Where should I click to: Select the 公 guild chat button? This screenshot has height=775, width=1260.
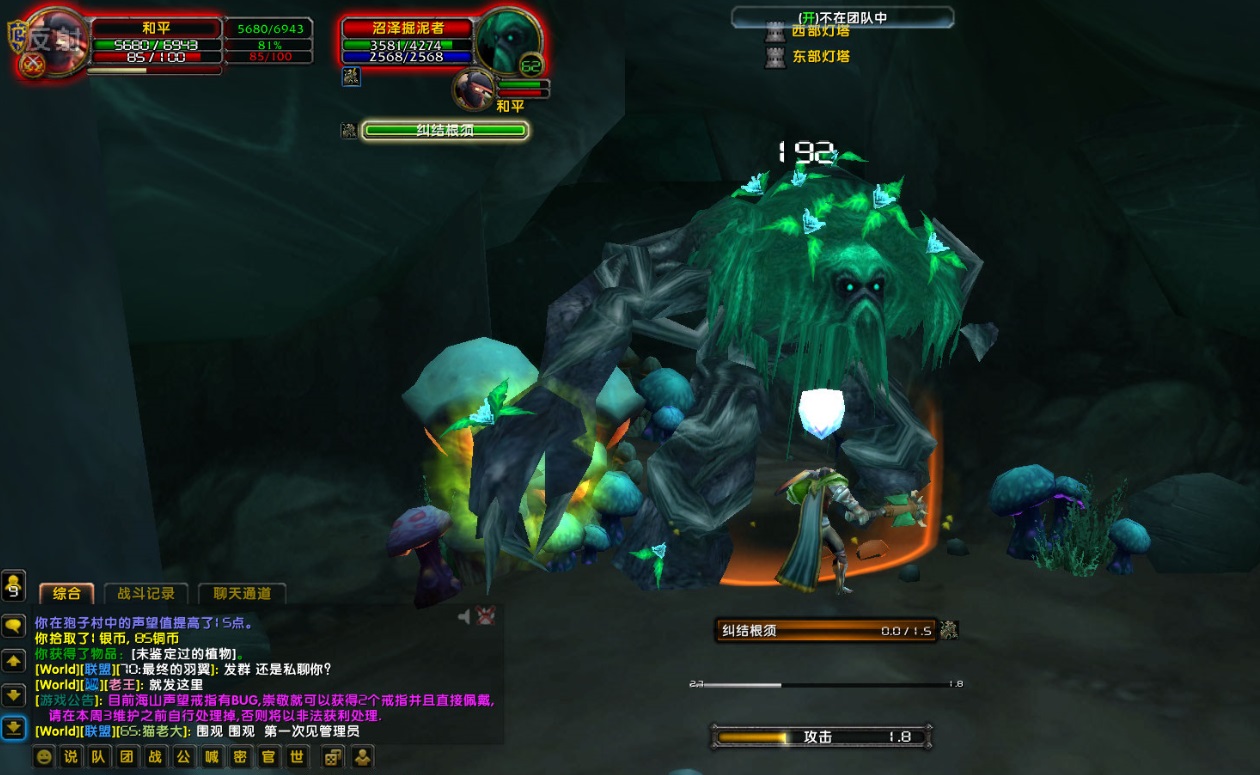click(x=184, y=757)
